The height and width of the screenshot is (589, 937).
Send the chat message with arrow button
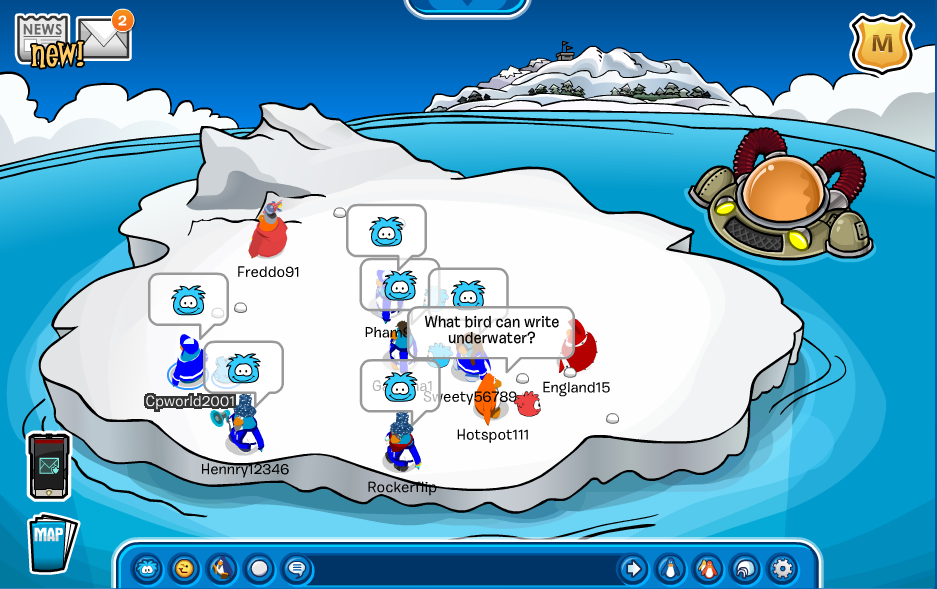pos(632,569)
